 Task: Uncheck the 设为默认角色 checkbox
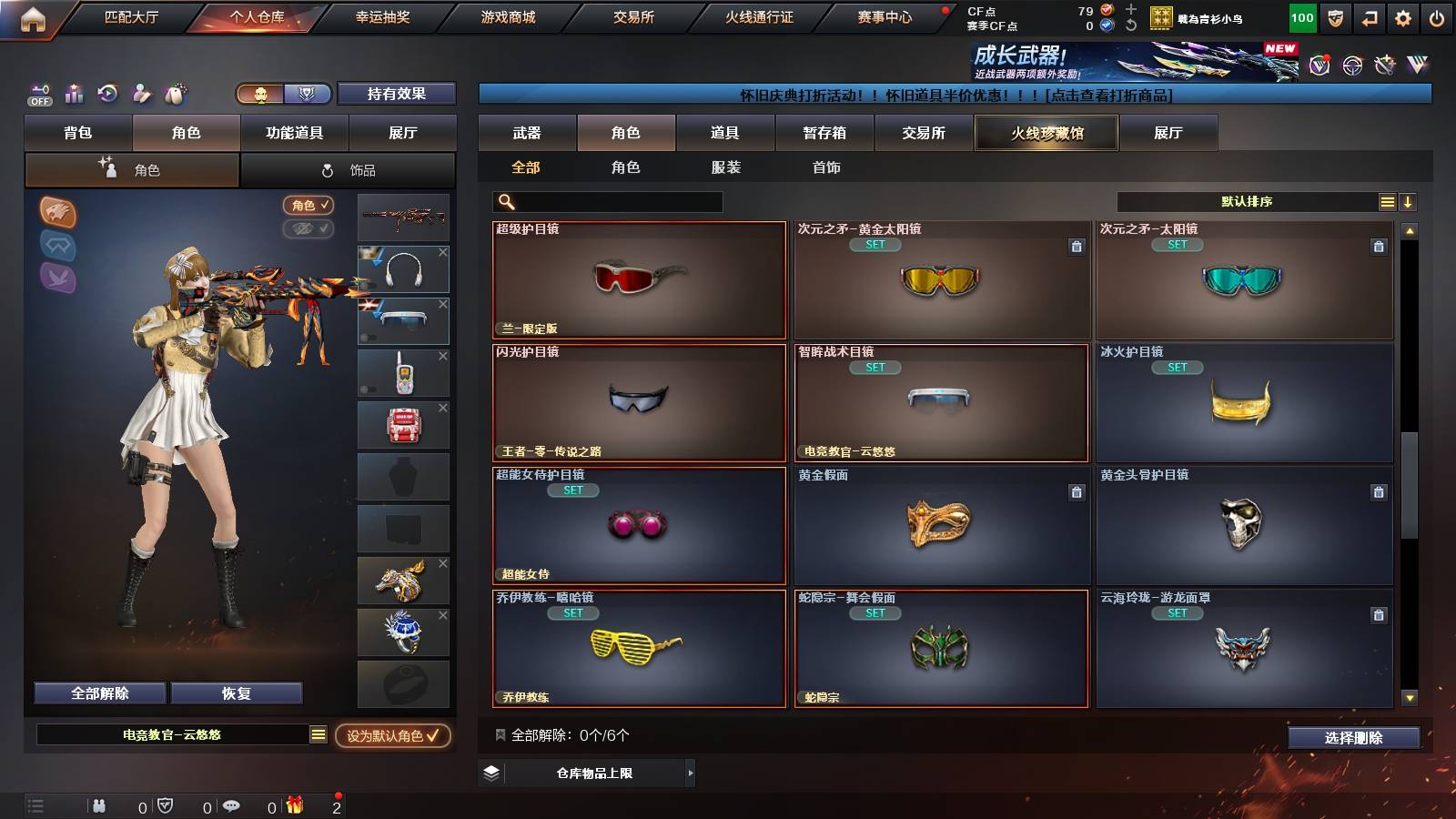(x=431, y=737)
